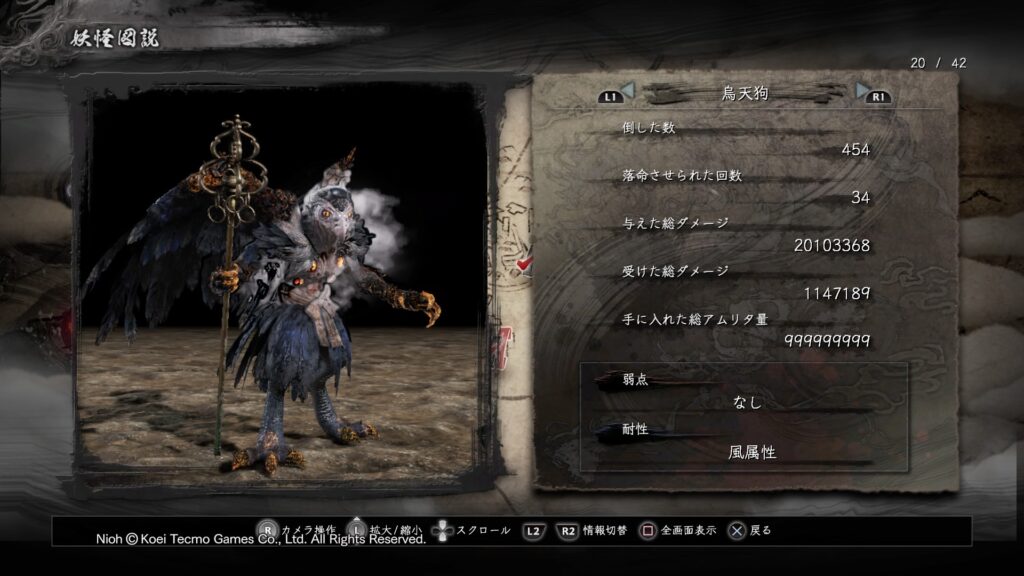Go to next yokai with the right arrow
Image resolution: width=1024 pixels, height=576 pixels.
pos(862,92)
